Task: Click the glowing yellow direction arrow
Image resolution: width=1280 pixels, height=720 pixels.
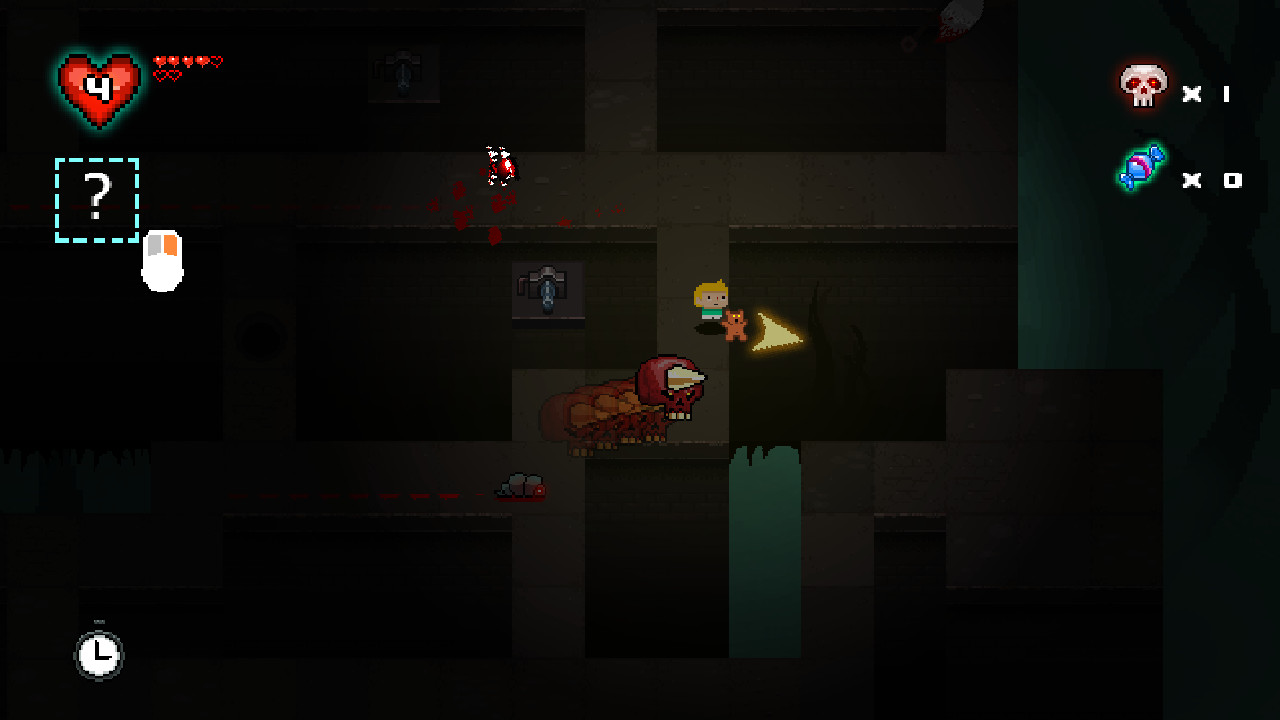Action: pos(778,330)
